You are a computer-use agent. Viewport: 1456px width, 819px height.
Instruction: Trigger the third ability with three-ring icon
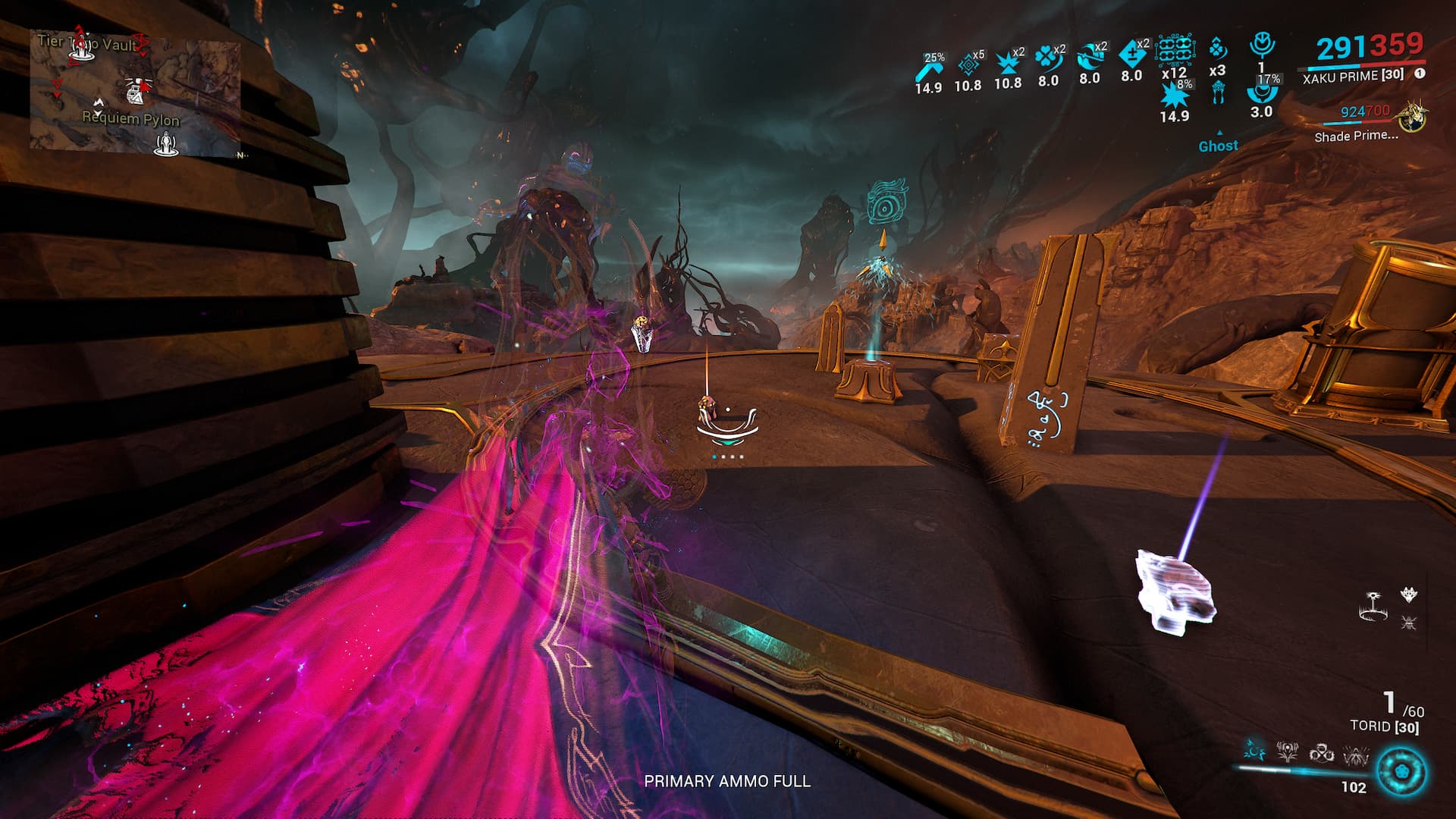click(x=1321, y=752)
